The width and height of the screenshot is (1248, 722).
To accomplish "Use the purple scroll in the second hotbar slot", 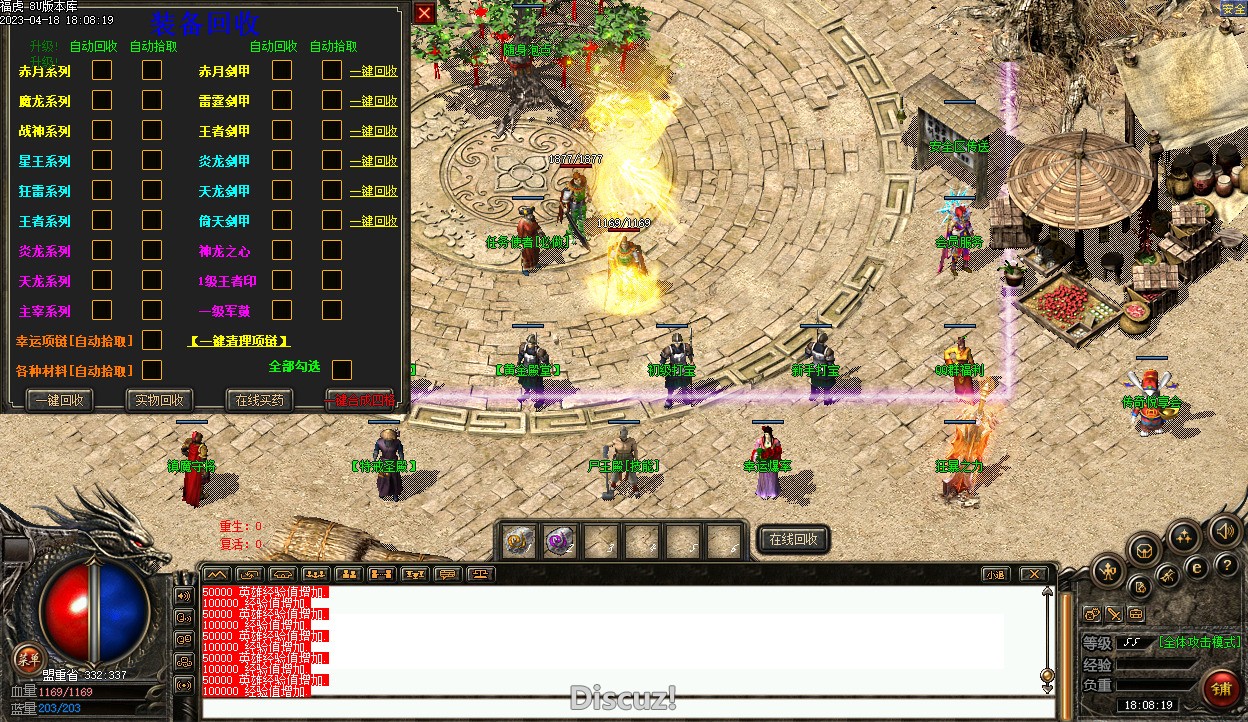I will (559, 541).
